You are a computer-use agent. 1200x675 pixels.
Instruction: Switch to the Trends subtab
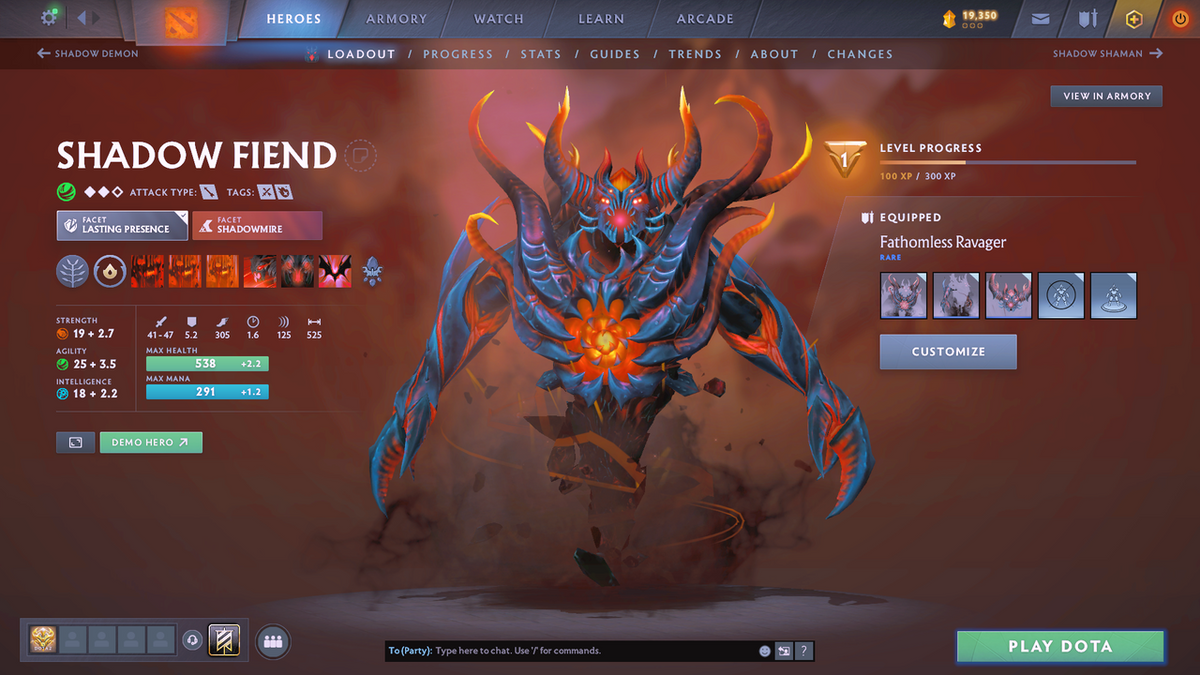(694, 54)
